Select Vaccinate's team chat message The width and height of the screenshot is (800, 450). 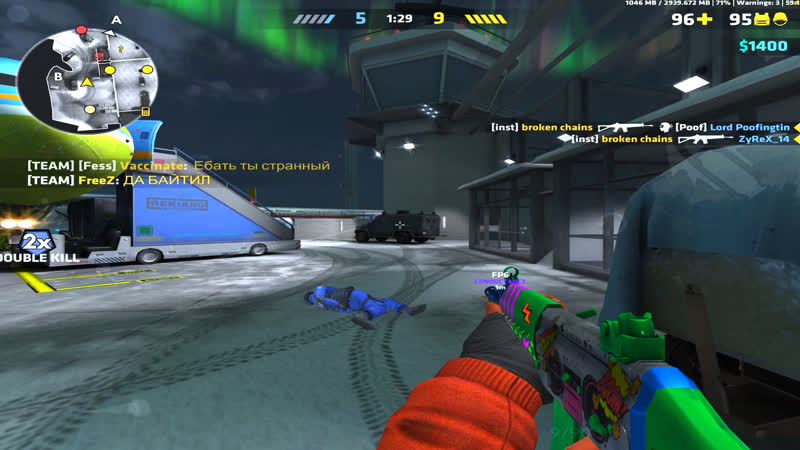178,165
